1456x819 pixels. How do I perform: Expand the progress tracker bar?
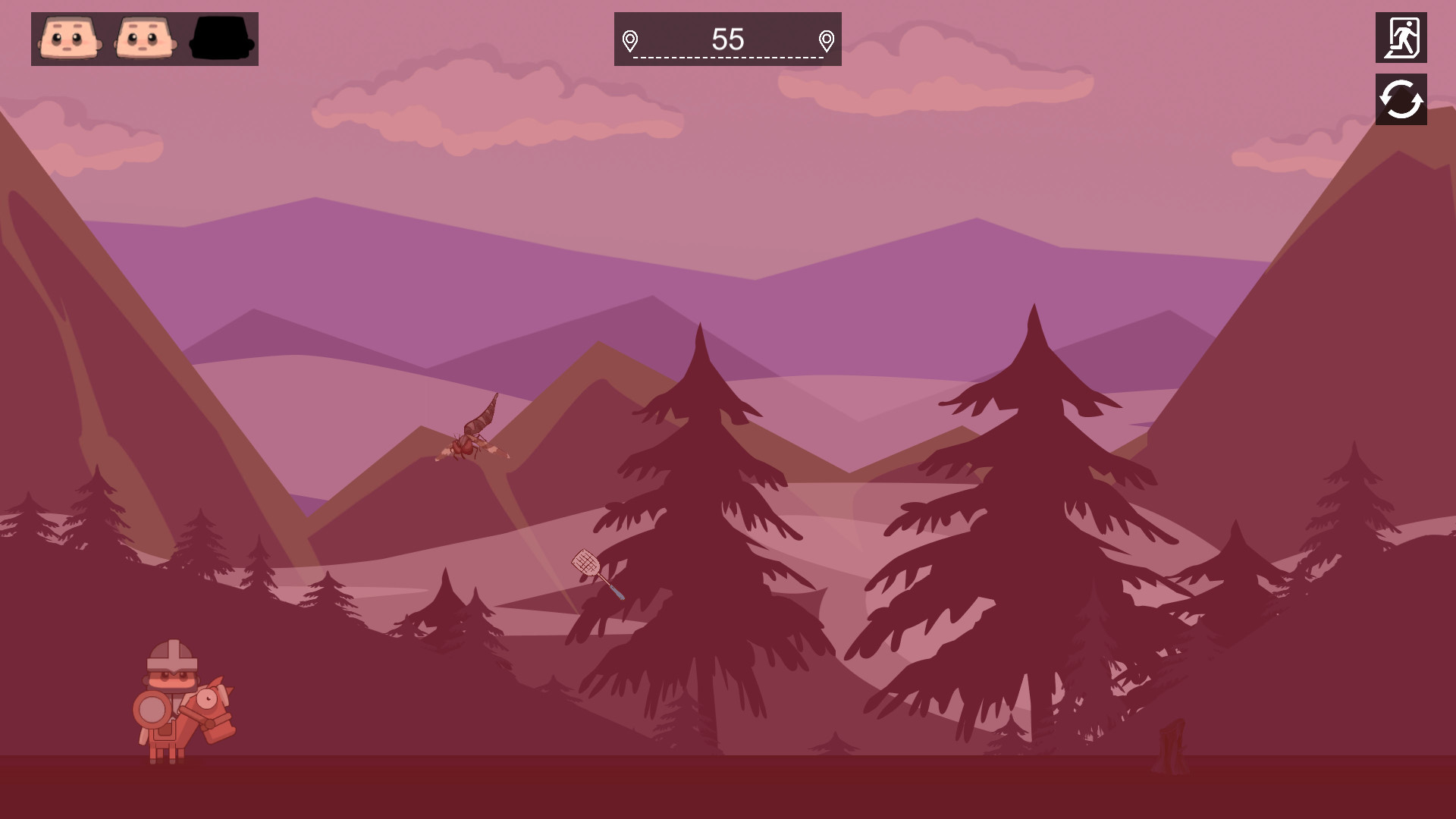[x=726, y=39]
